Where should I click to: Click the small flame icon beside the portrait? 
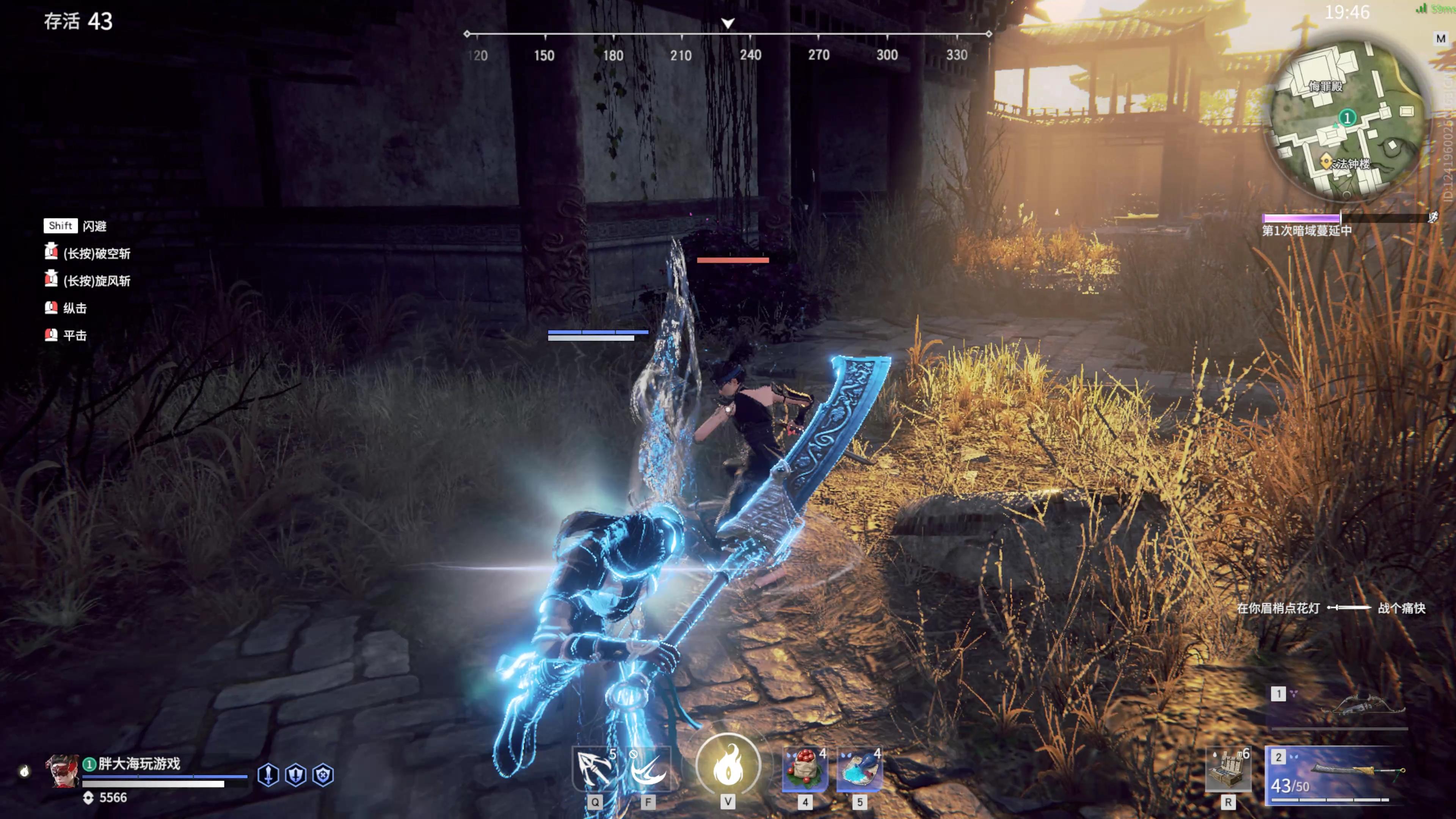coord(24,771)
